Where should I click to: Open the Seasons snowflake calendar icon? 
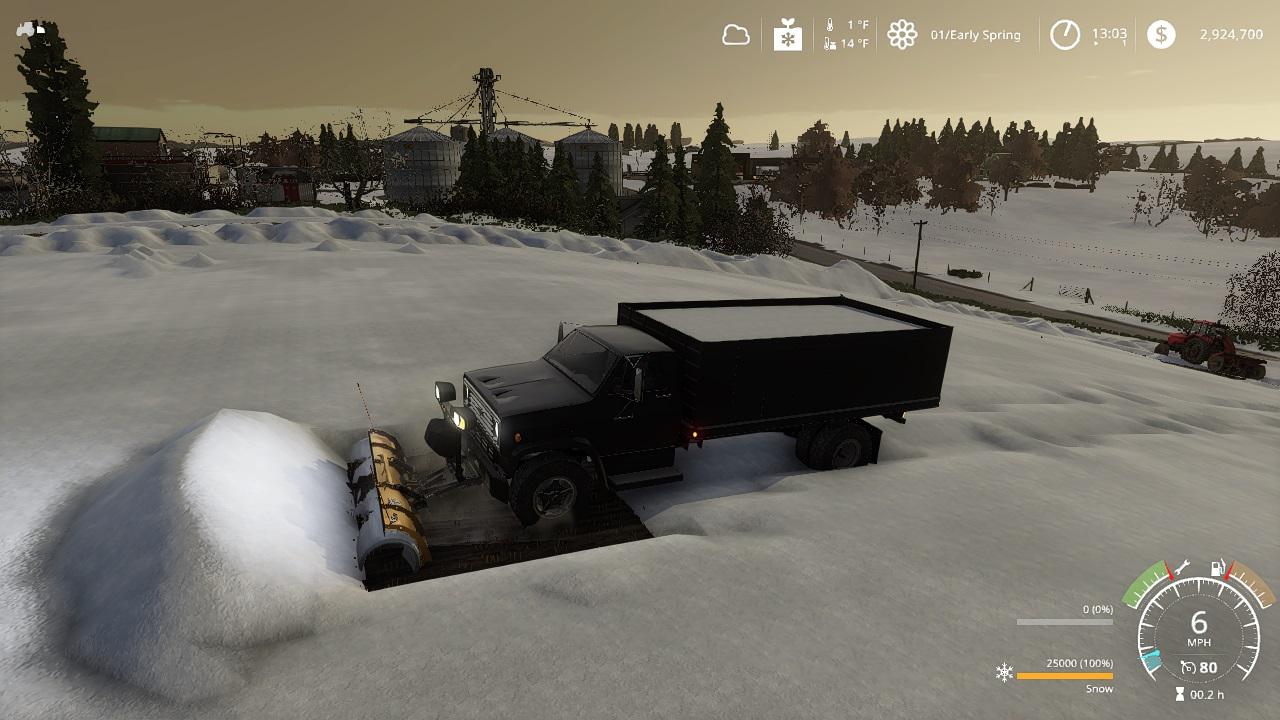(788, 35)
